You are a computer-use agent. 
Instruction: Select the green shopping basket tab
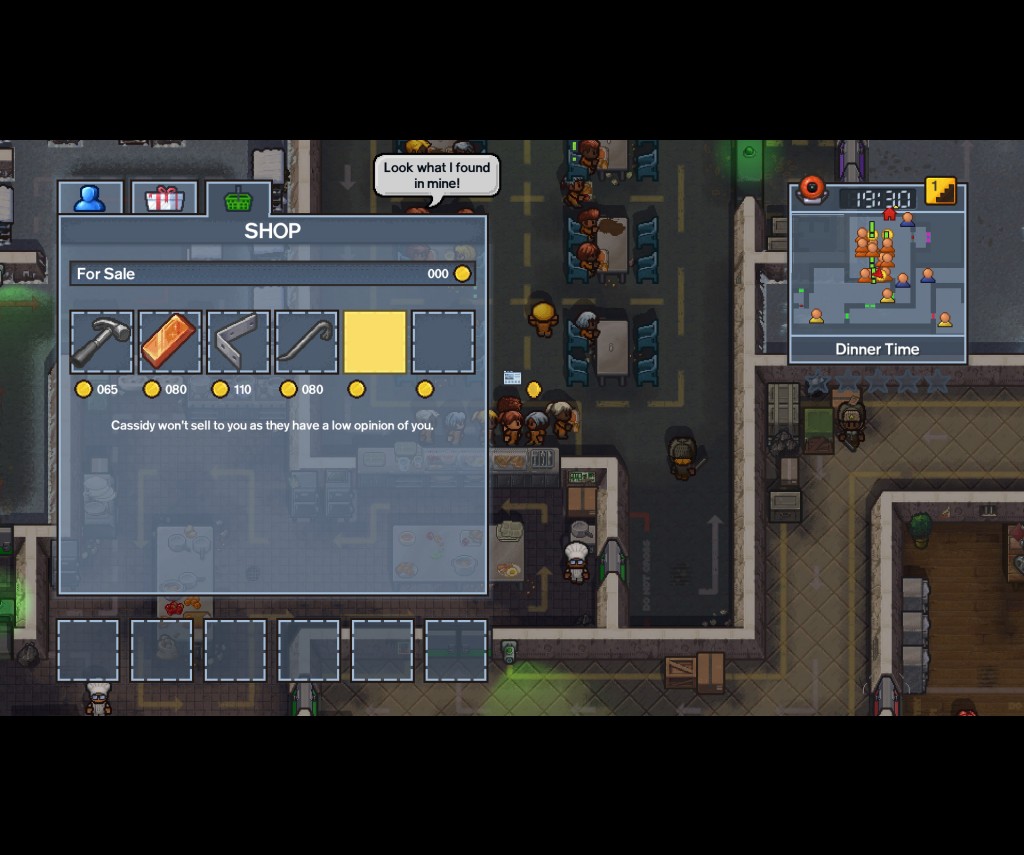click(x=238, y=198)
